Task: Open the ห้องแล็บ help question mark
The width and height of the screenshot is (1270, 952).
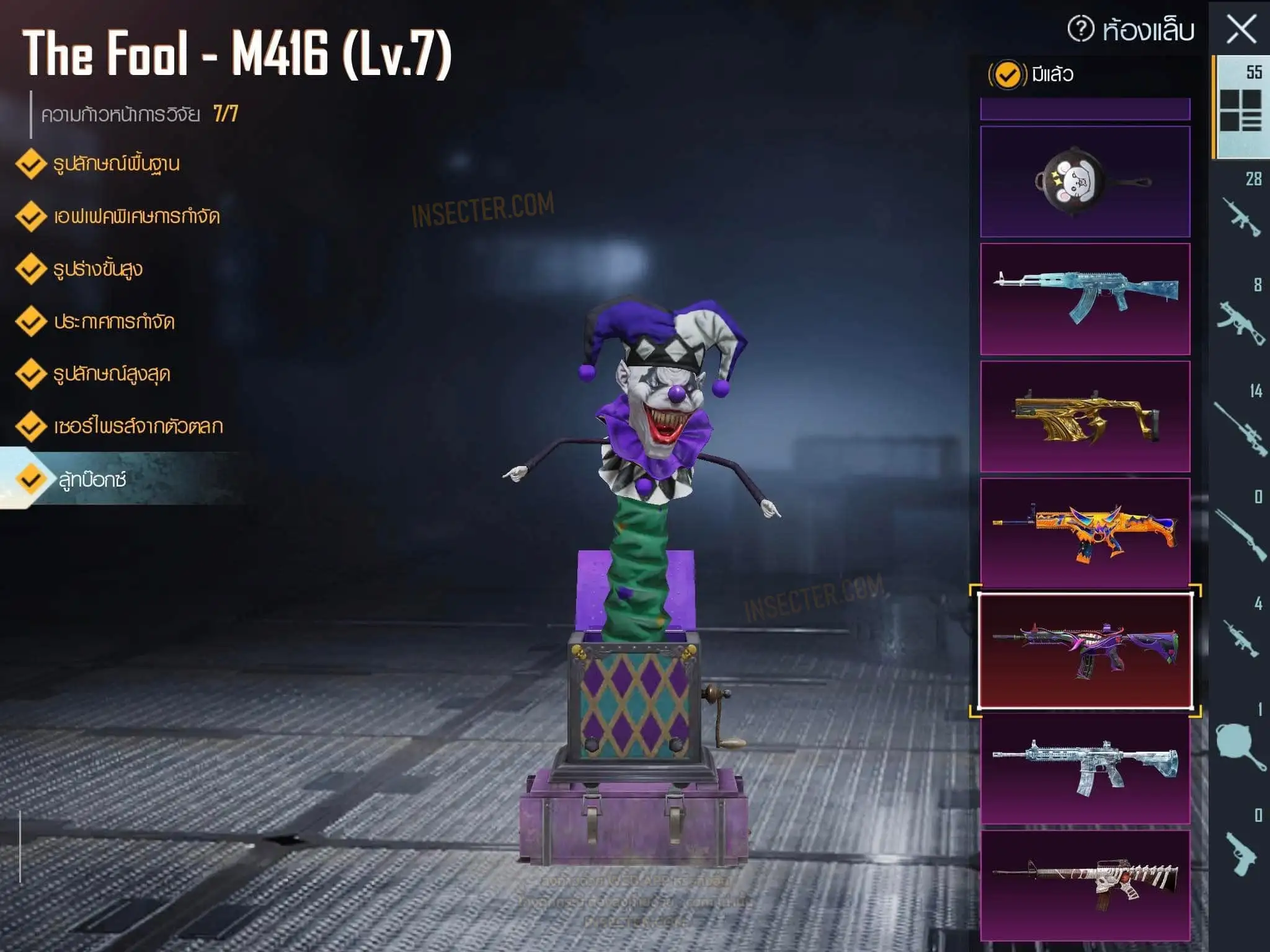Action: 1081,29
